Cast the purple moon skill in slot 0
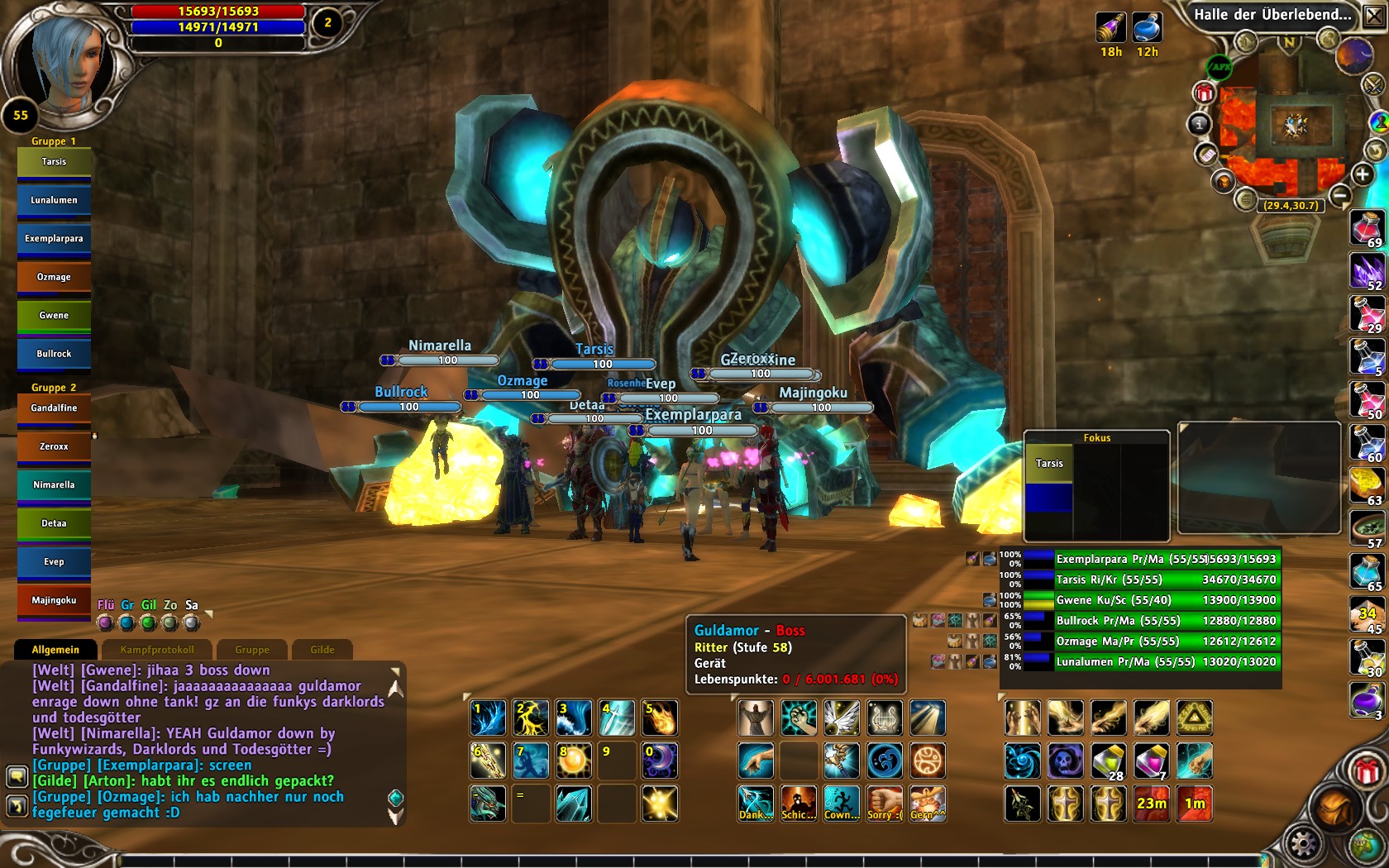 (x=659, y=761)
